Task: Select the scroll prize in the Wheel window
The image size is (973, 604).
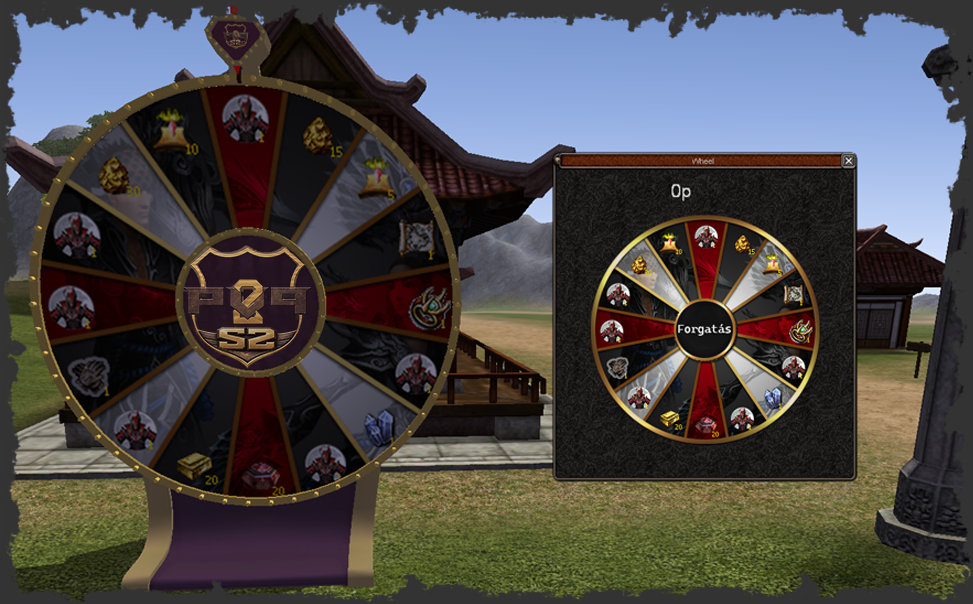Action: 793,293
